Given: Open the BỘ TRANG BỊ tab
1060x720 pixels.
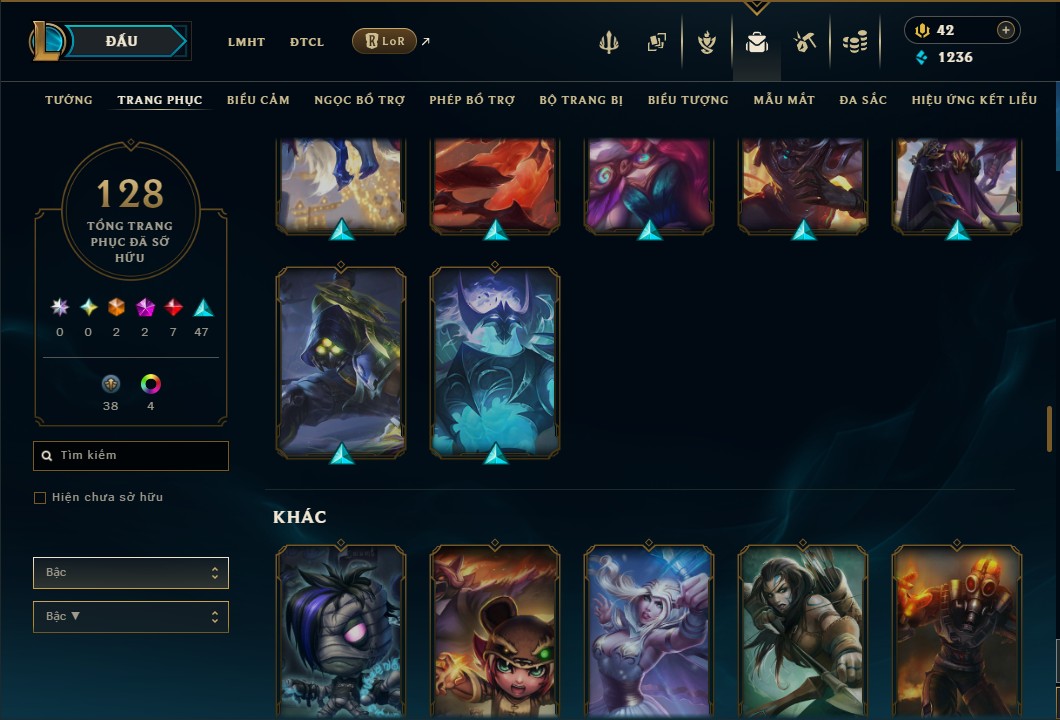Looking at the screenshot, I should (x=581, y=100).
